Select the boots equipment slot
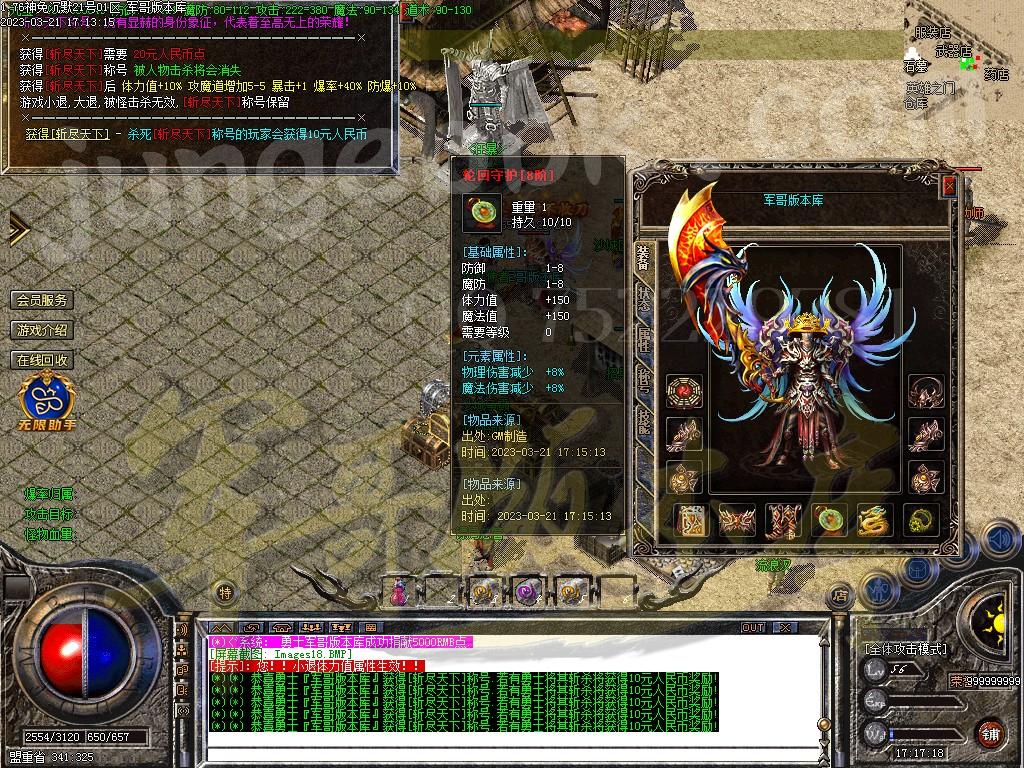 pyautogui.click(x=783, y=520)
